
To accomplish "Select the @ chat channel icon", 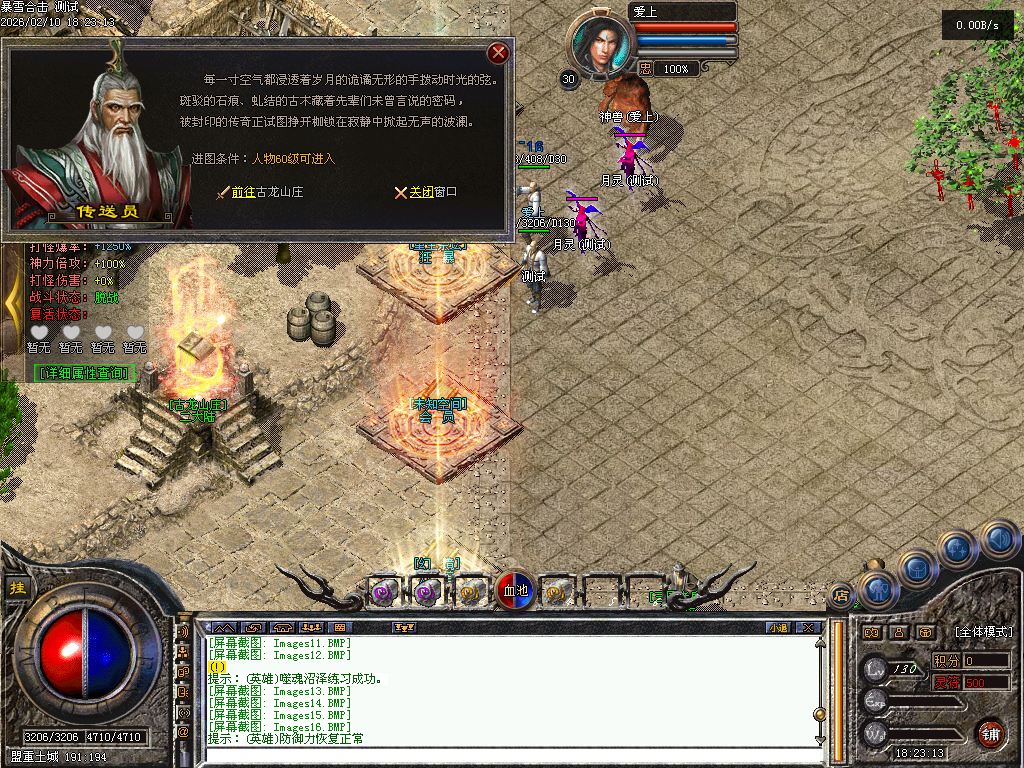I will point(184,731).
